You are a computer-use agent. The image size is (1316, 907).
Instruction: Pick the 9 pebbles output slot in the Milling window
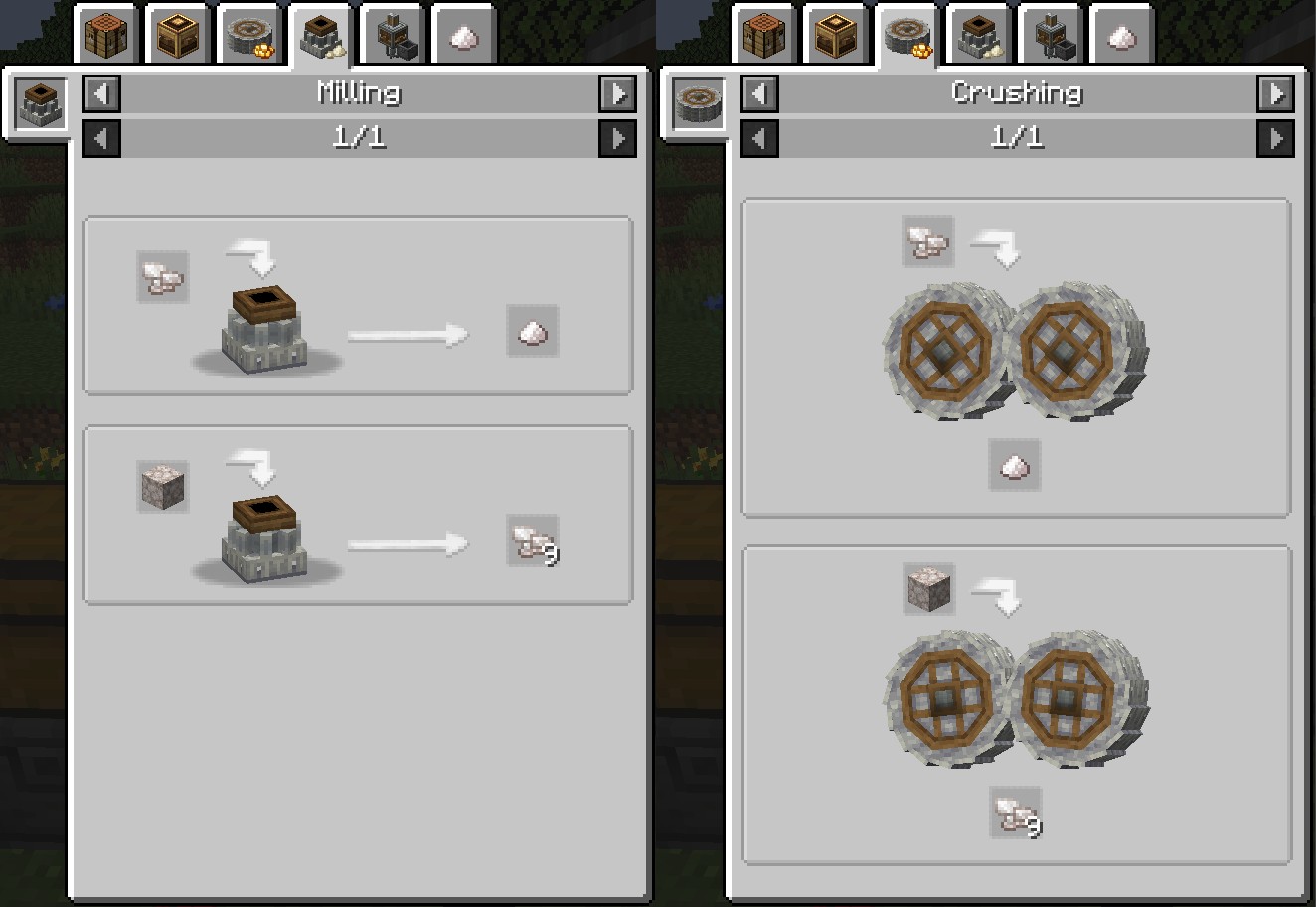pyautogui.click(x=533, y=541)
